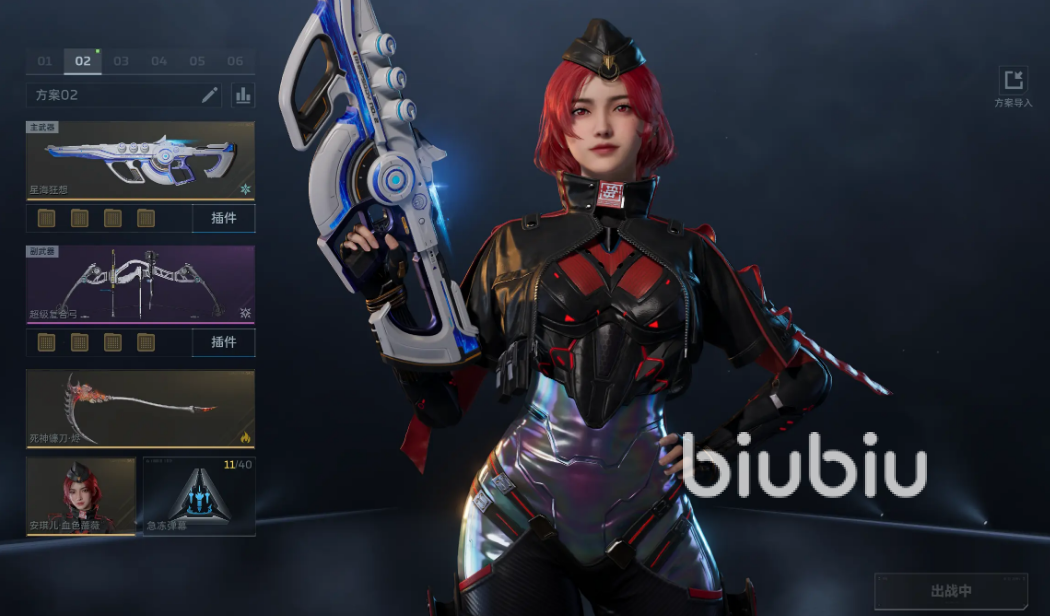Screen dimensions: 1050x616
Task: Select the 星海狂想 primary weapon slot
Action: pyautogui.click(x=140, y=160)
